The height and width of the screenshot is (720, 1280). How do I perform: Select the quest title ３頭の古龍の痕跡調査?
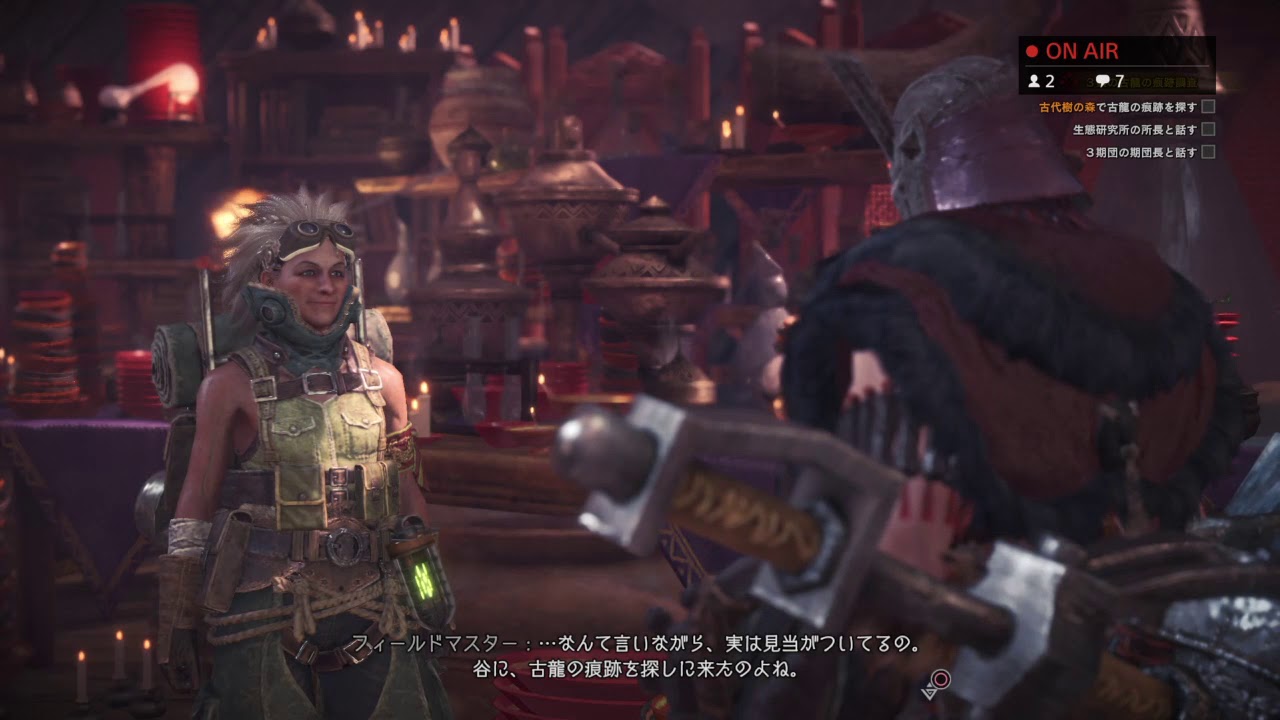pyautogui.click(x=1142, y=81)
